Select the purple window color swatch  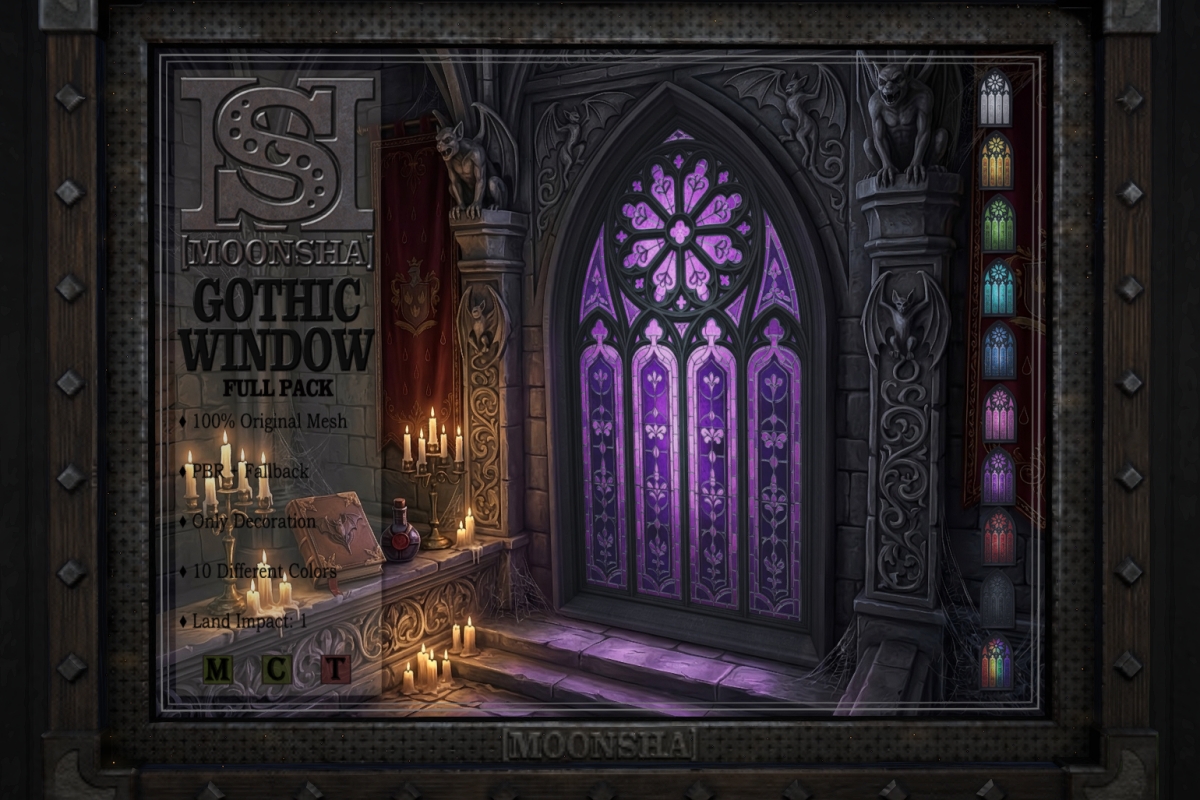coord(998,477)
